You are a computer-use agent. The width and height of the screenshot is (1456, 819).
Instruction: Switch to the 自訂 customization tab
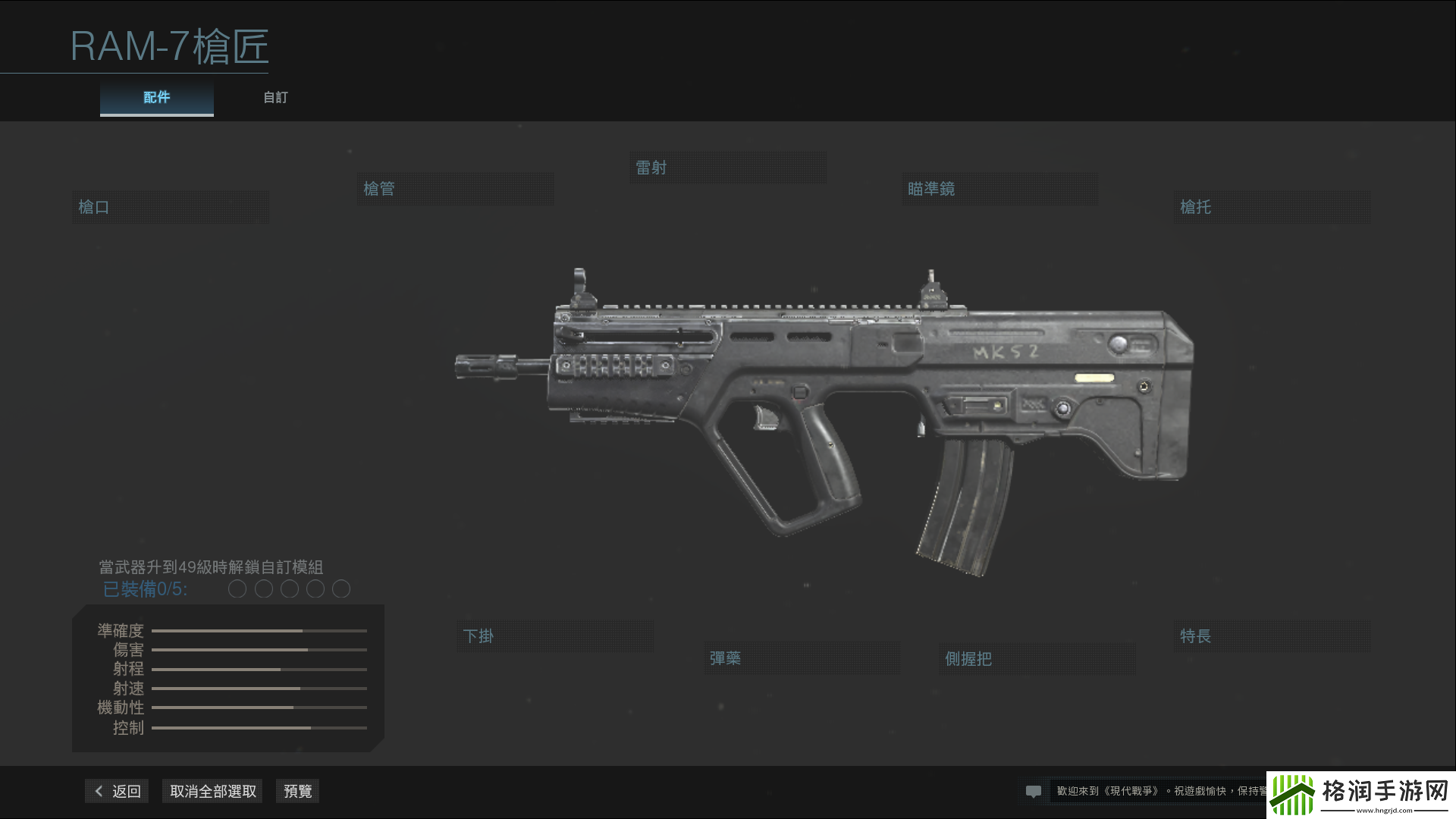point(275,97)
